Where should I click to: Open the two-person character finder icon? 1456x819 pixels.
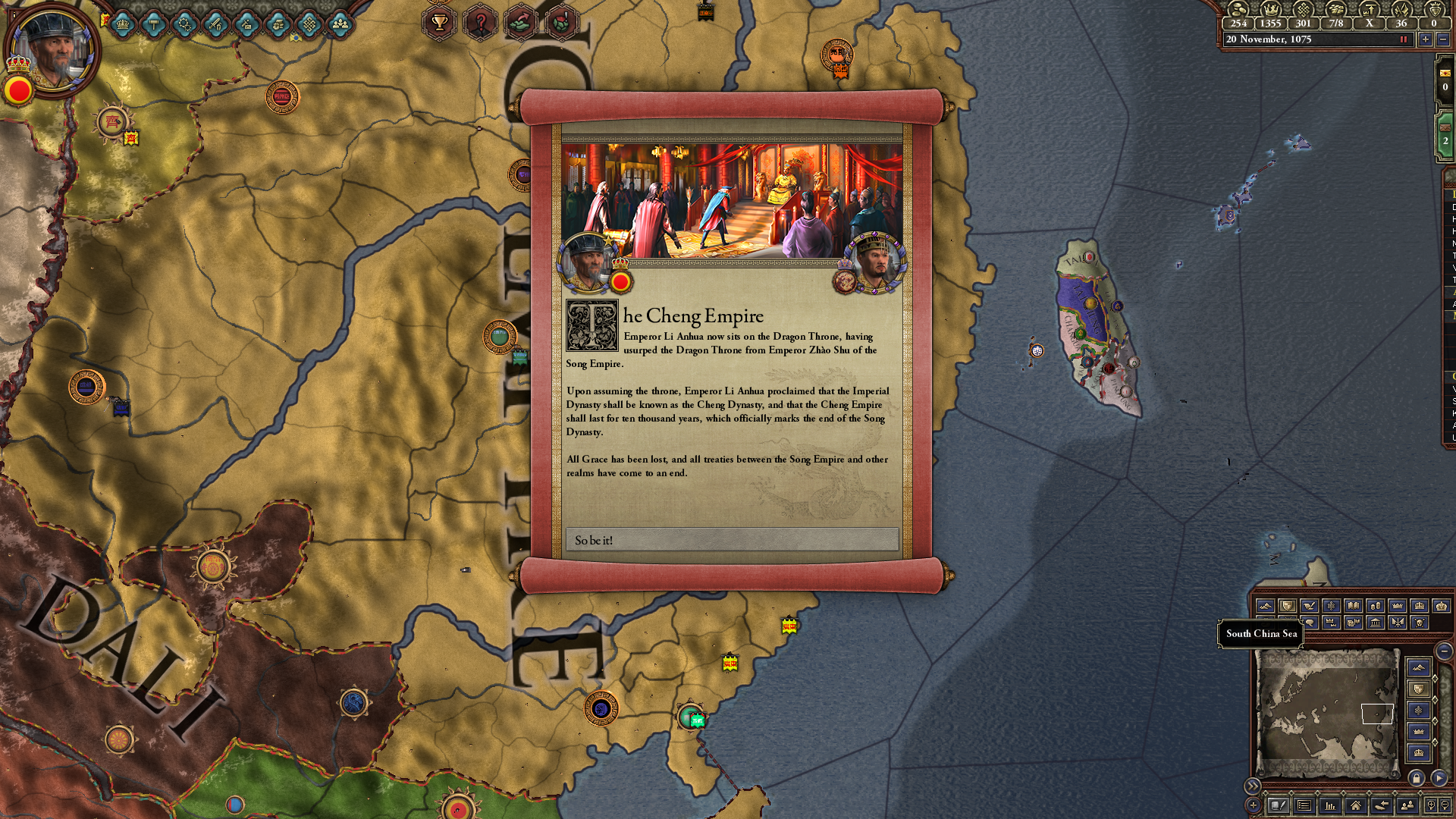(x=1409, y=805)
